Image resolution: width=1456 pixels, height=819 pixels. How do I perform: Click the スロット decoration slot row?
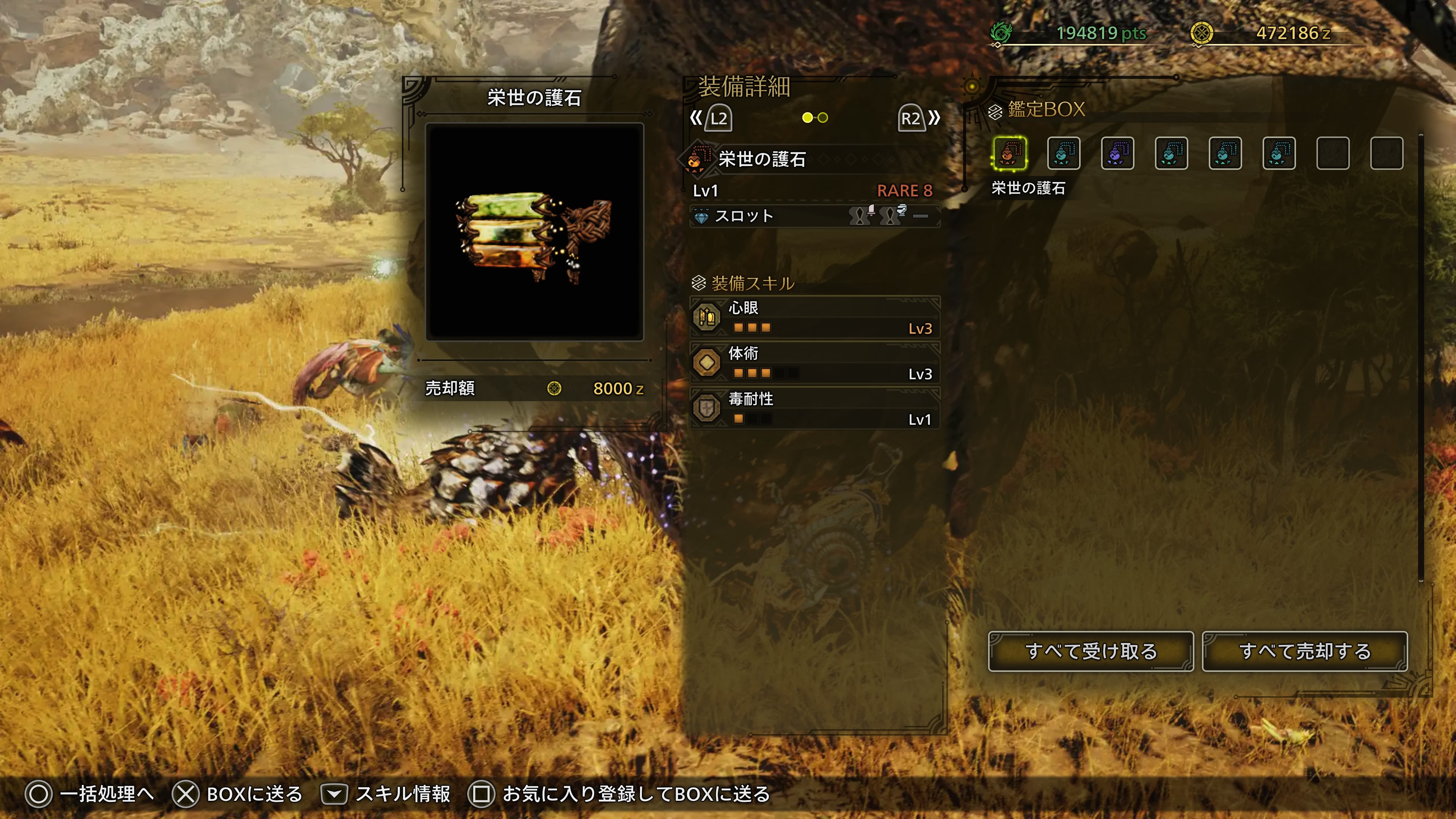(x=814, y=216)
